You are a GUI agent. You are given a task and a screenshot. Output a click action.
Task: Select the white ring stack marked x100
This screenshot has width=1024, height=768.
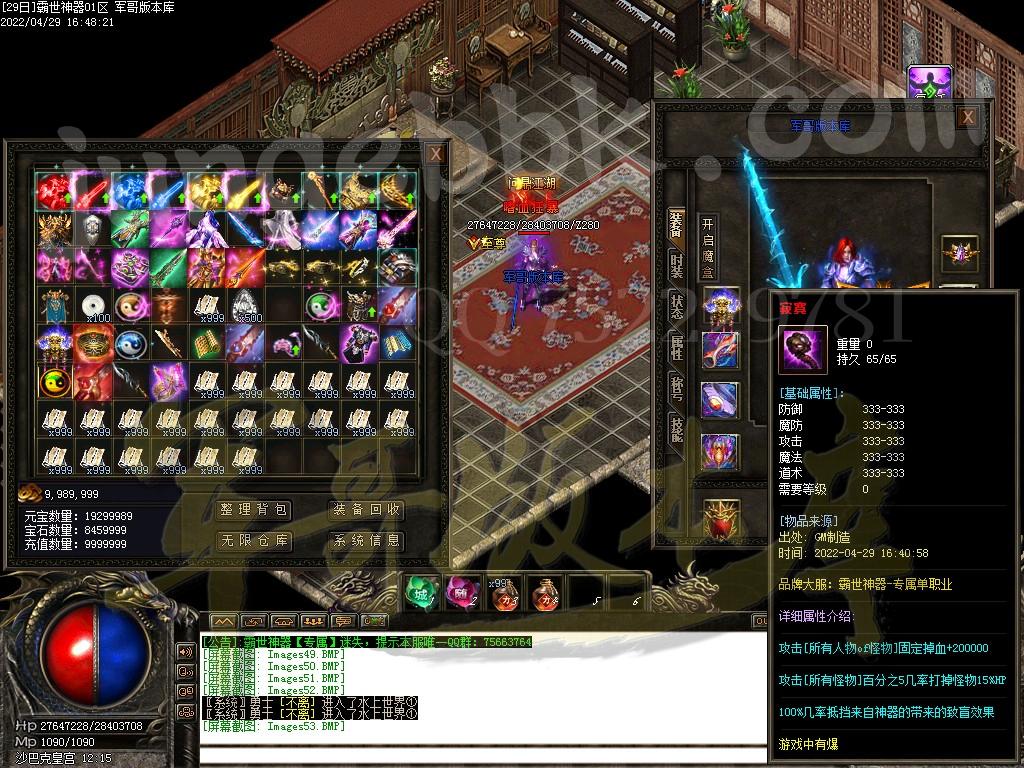pos(93,306)
